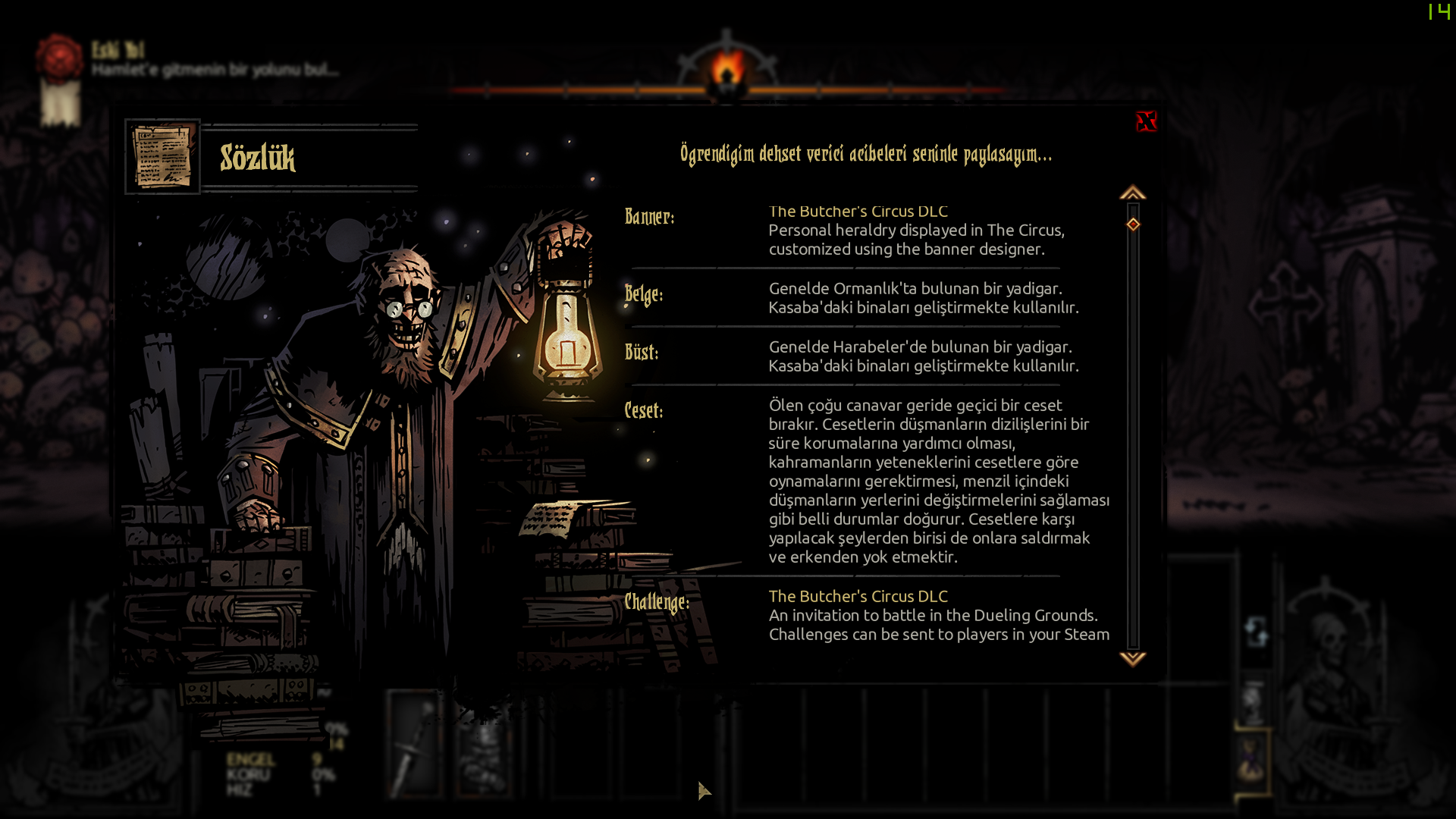
Task: Close the Sözlük glossary window
Action: (x=1146, y=121)
